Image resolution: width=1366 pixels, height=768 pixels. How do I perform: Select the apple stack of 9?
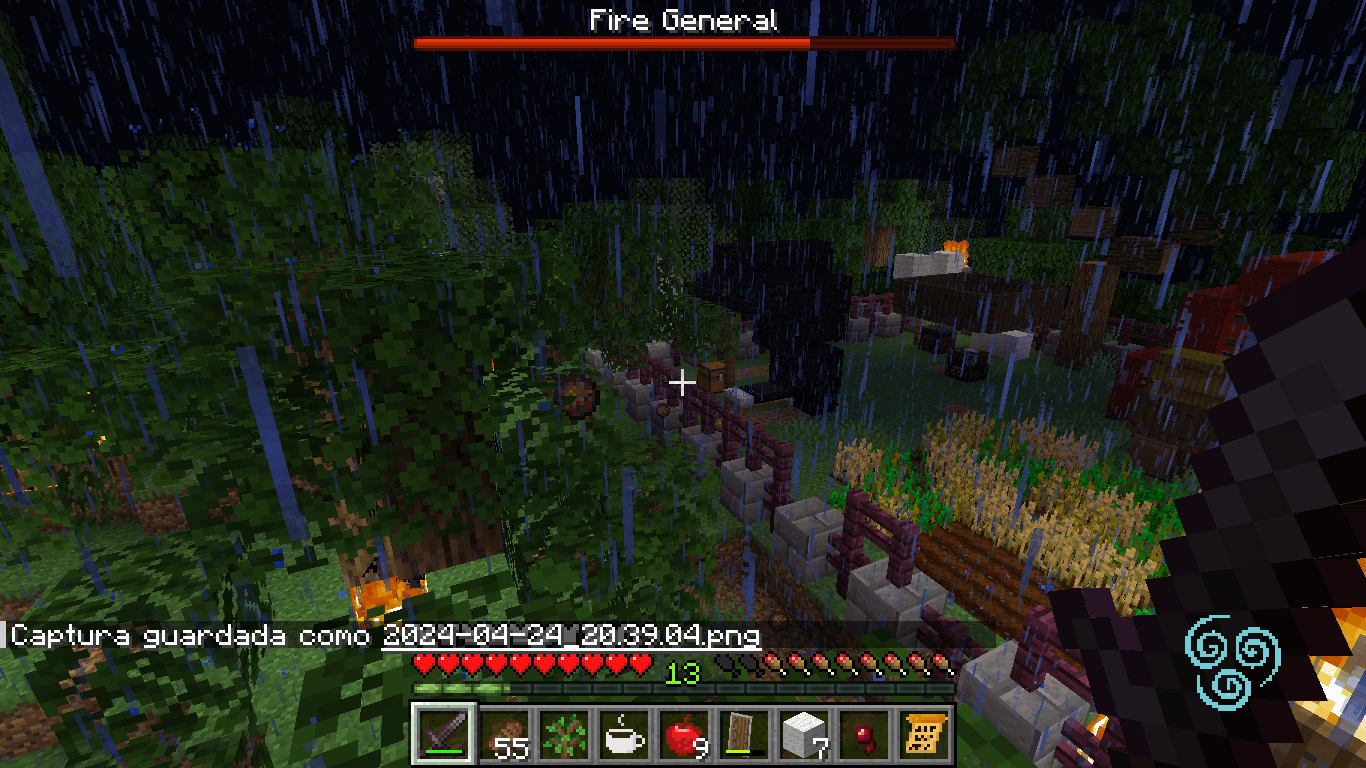[x=681, y=735]
